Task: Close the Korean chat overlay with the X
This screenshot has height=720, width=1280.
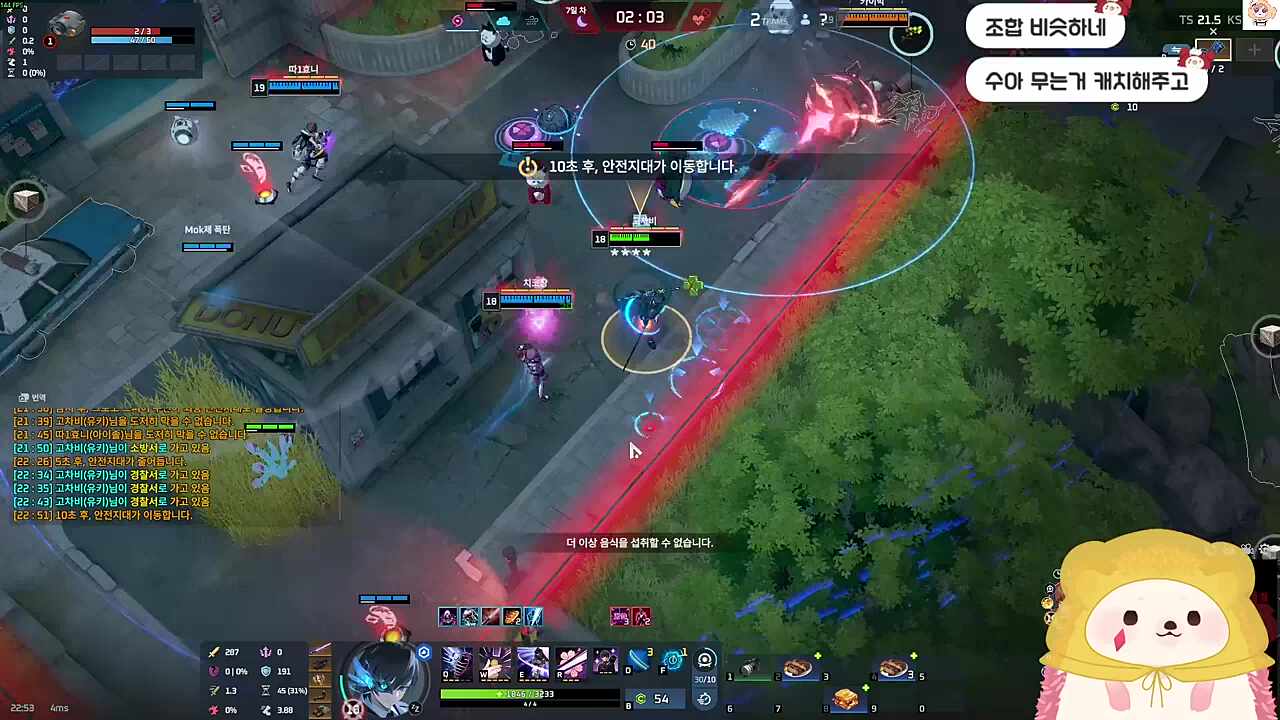Action: click(x=1213, y=31)
